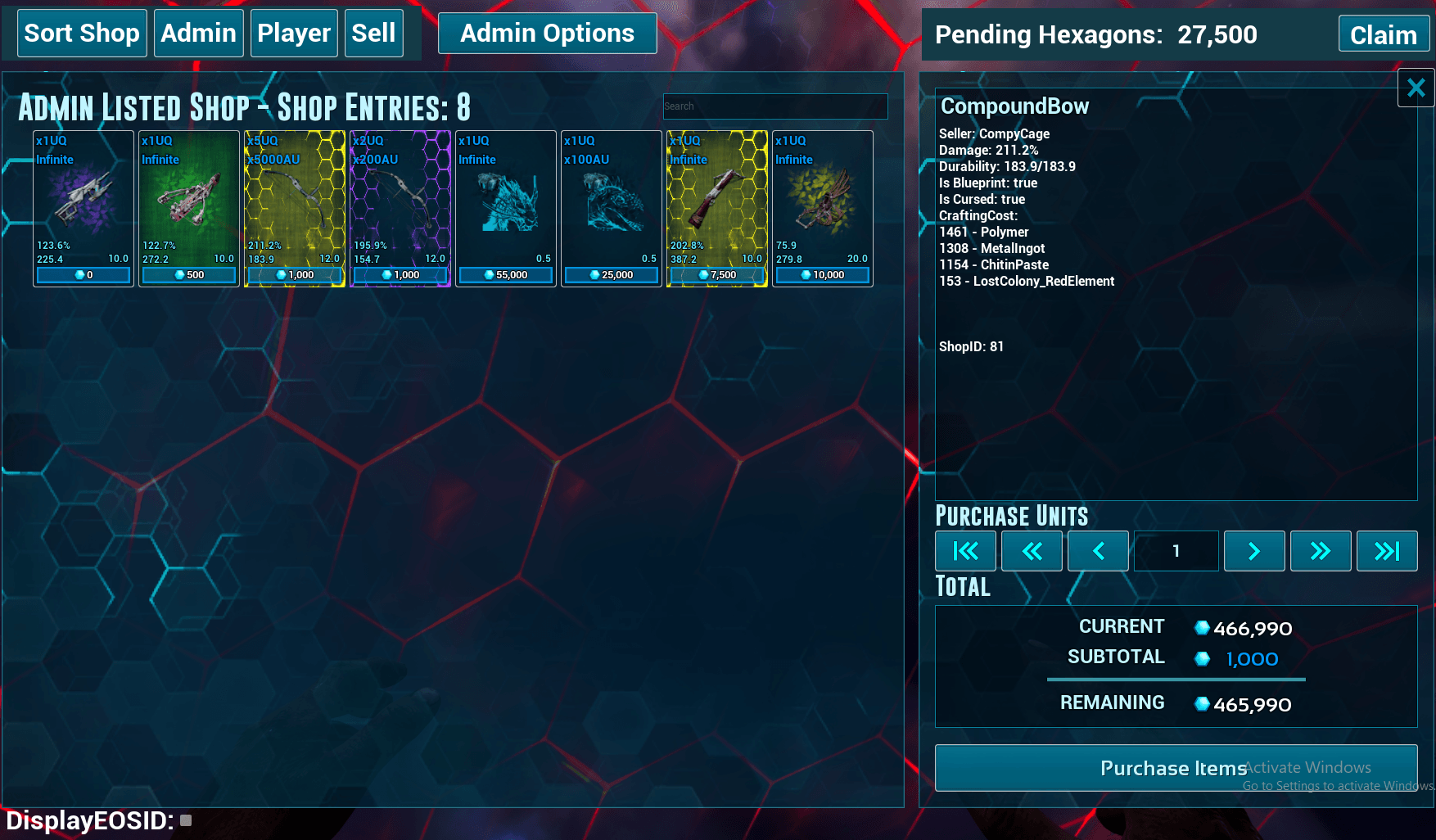The image size is (1436, 840).
Task: Close the item details panel
Action: pos(1416,88)
